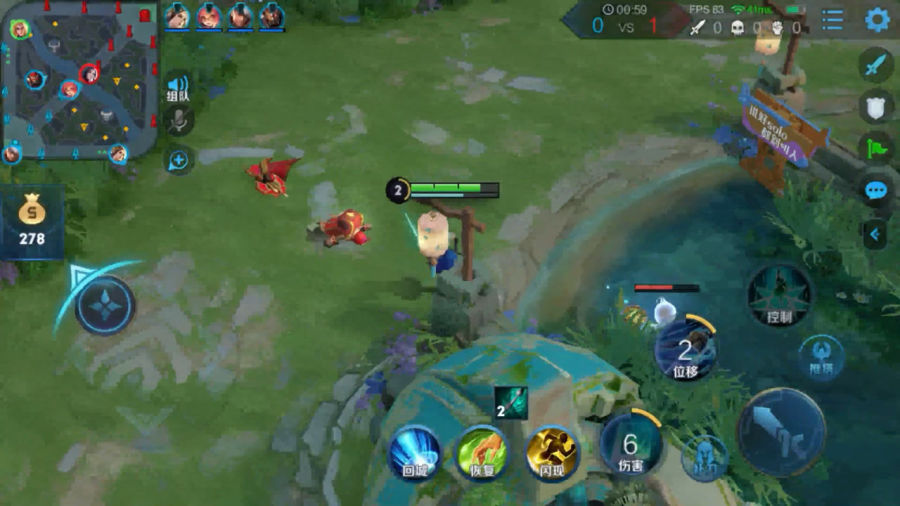Toggle the 组队 team speaker
This screenshot has height=506, width=900.
[x=178, y=87]
